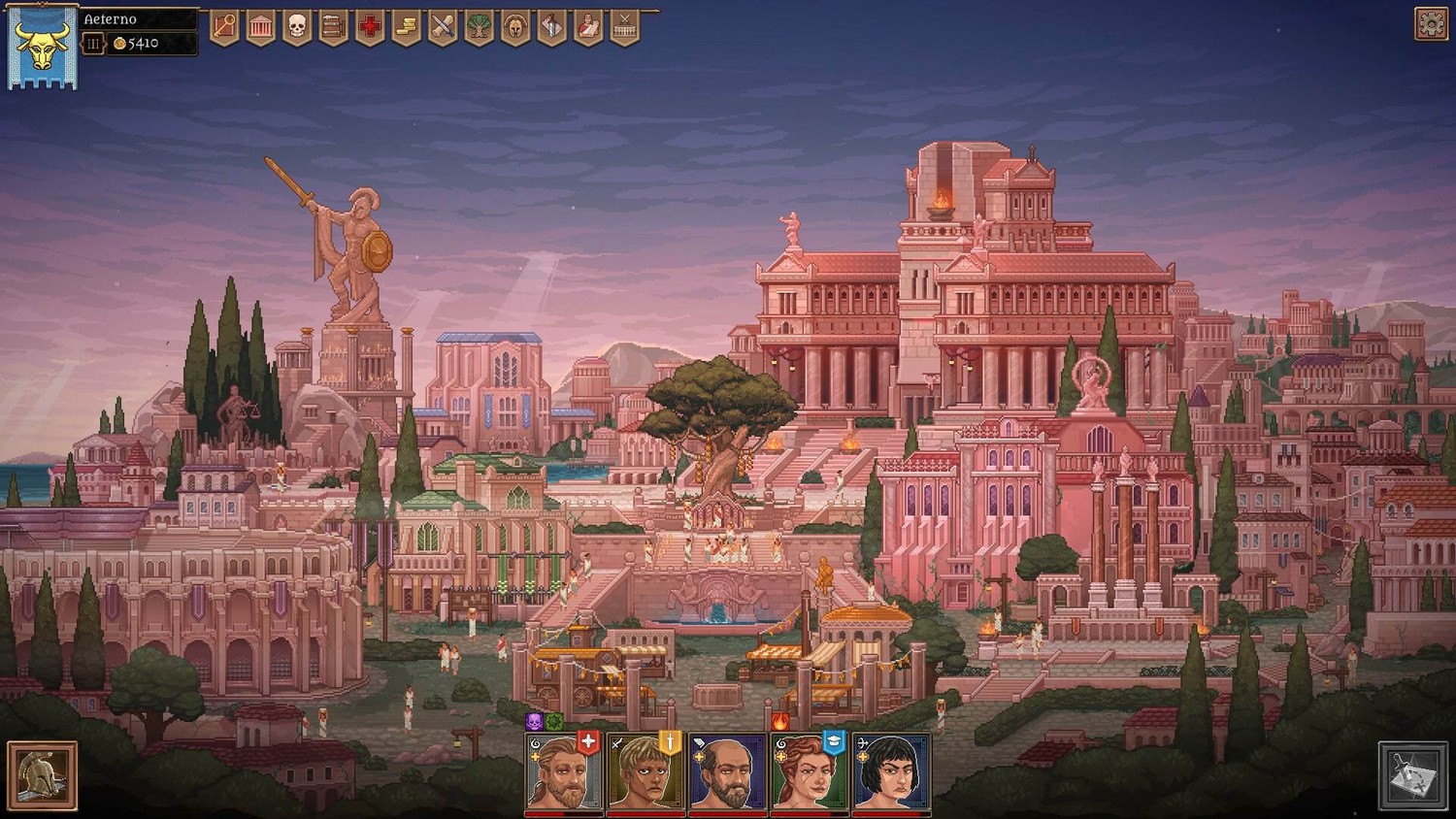The height and width of the screenshot is (819, 1456).
Task: Click the golden bull faction banner
Action: pyautogui.click(x=42, y=49)
